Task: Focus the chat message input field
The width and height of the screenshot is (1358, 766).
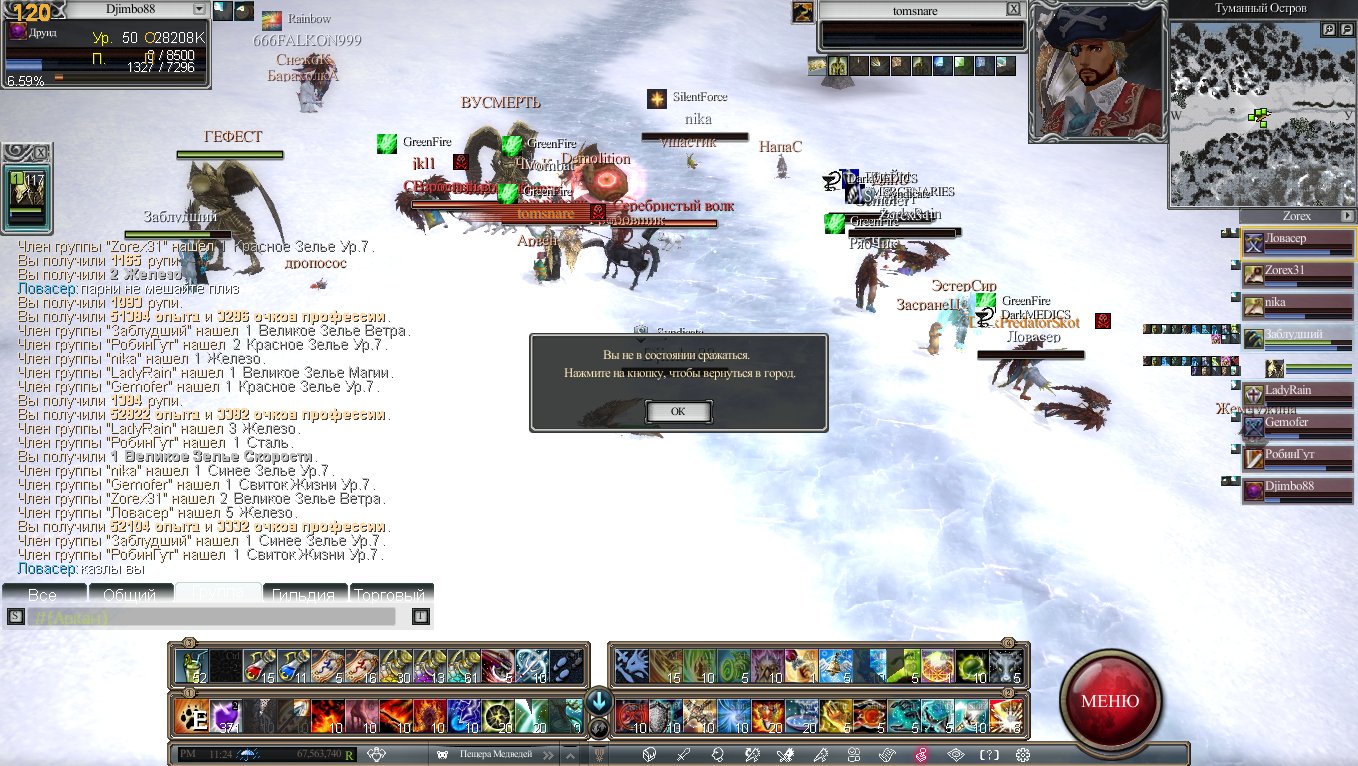Action: click(x=210, y=617)
